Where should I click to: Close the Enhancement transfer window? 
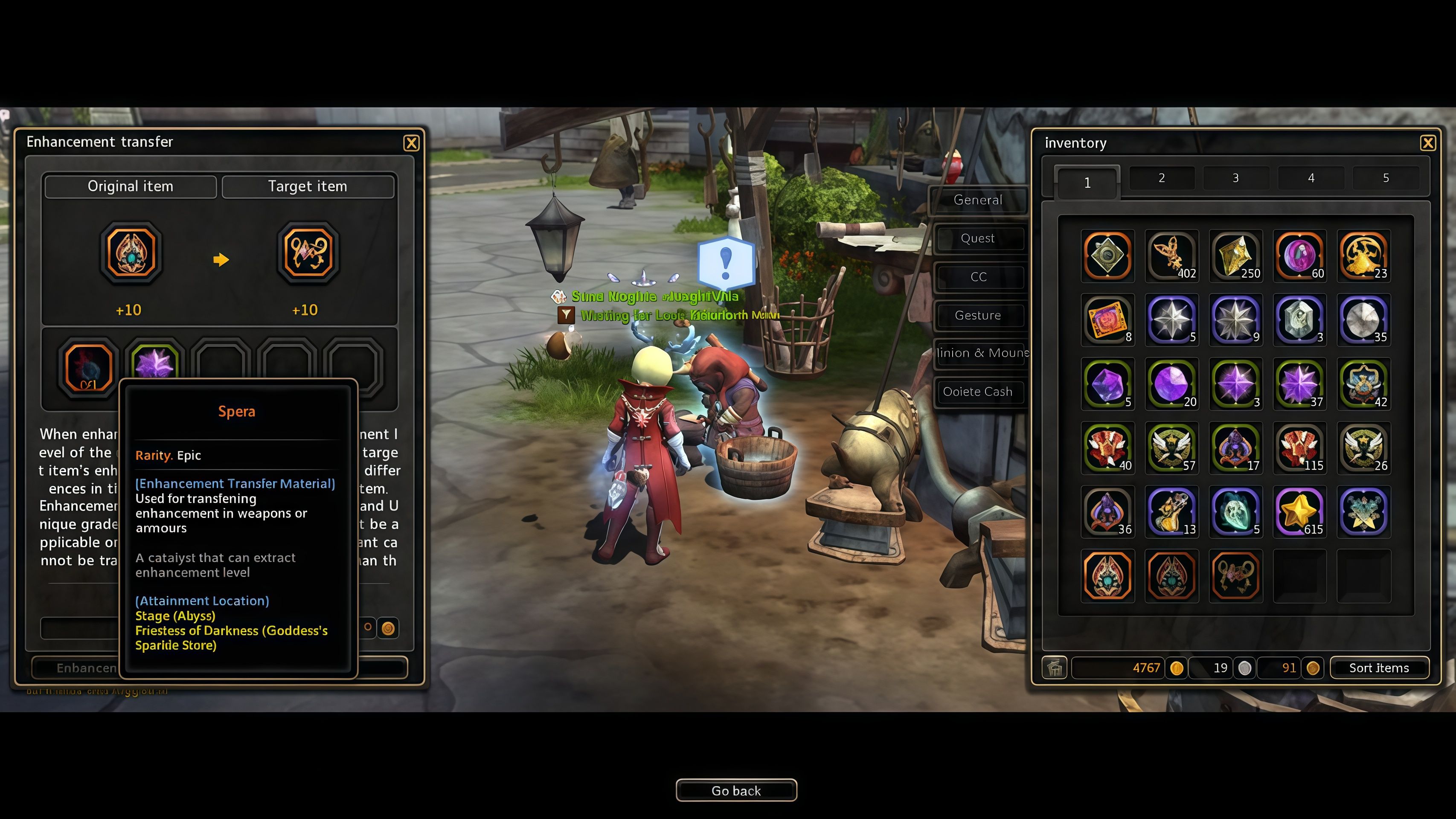[411, 143]
